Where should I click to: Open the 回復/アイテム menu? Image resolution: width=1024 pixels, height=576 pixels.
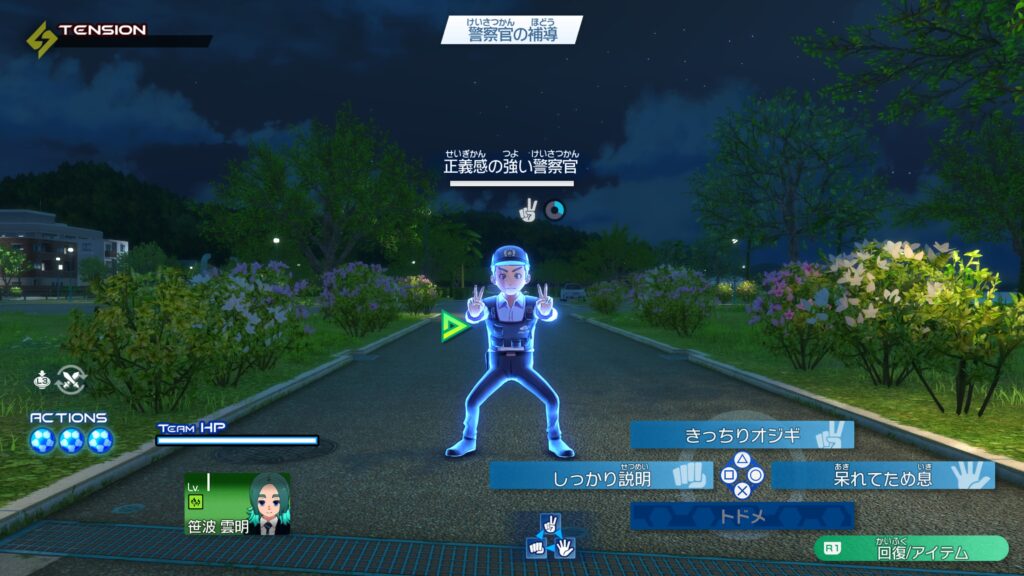point(910,549)
